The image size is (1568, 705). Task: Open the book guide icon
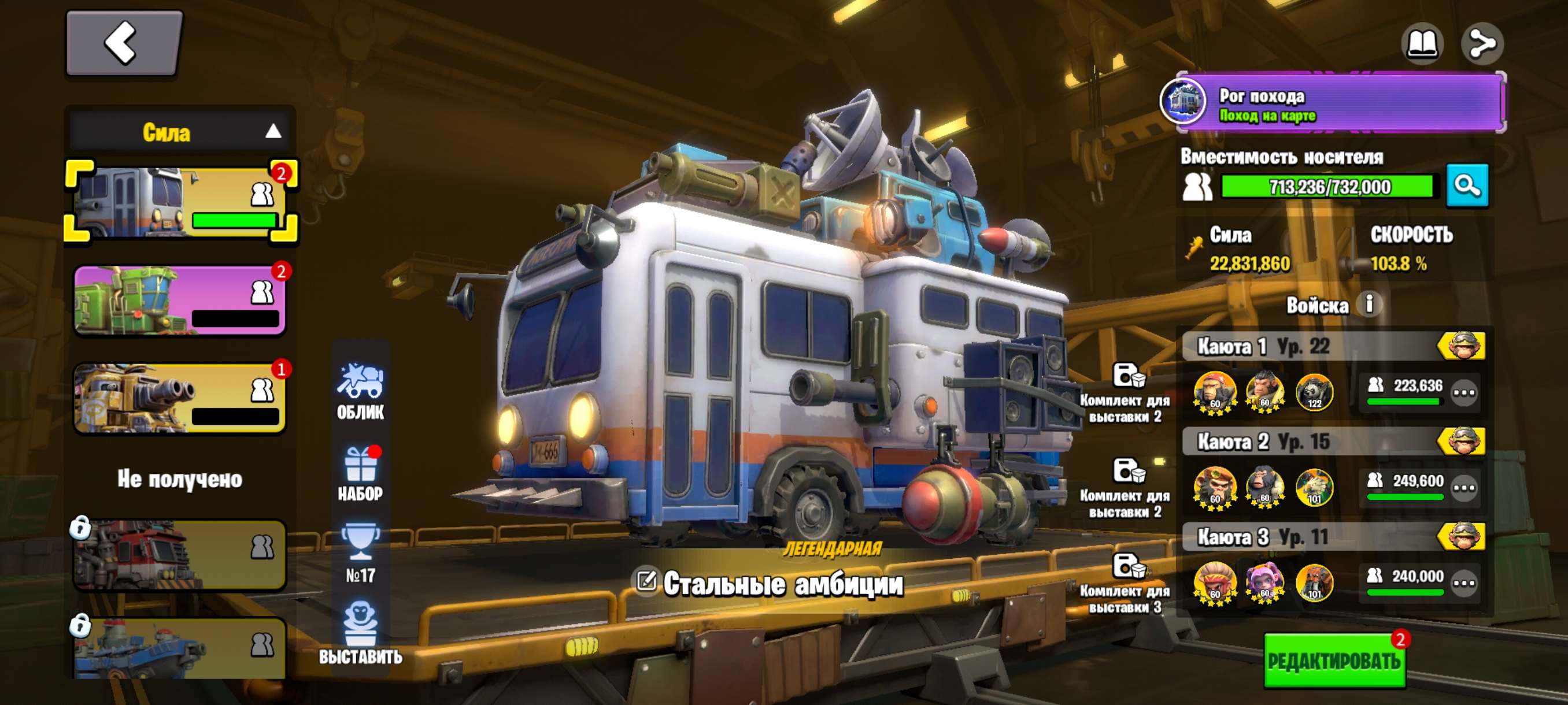pos(1422,44)
